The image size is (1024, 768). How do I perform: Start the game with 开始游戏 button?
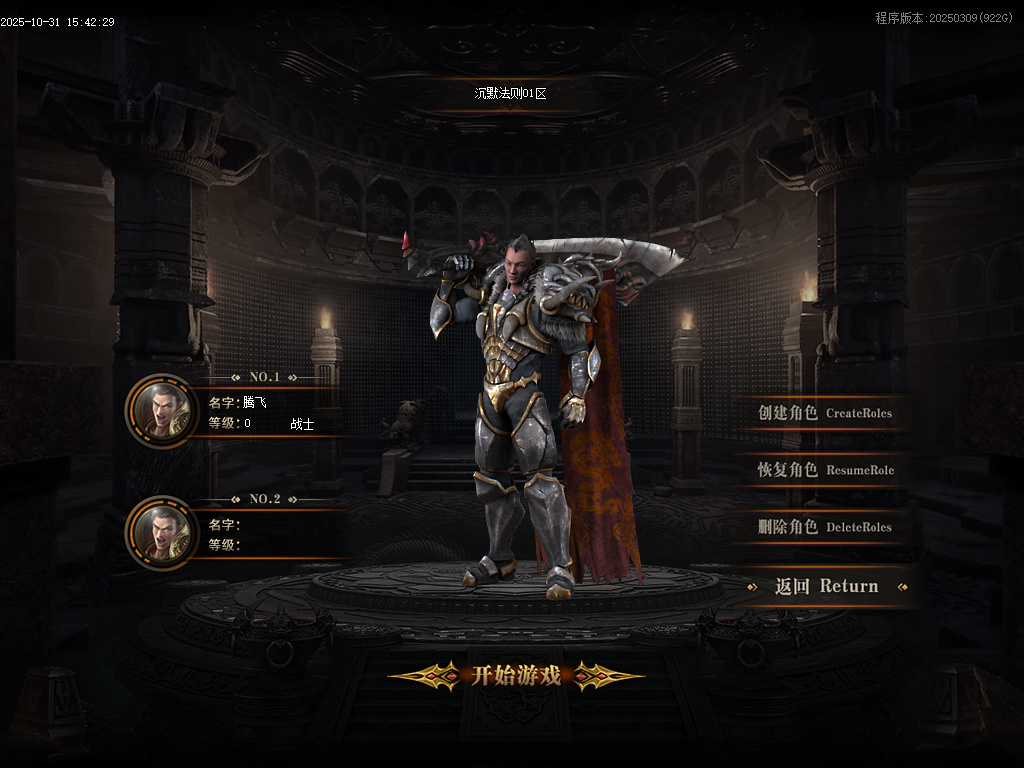[516, 676]
